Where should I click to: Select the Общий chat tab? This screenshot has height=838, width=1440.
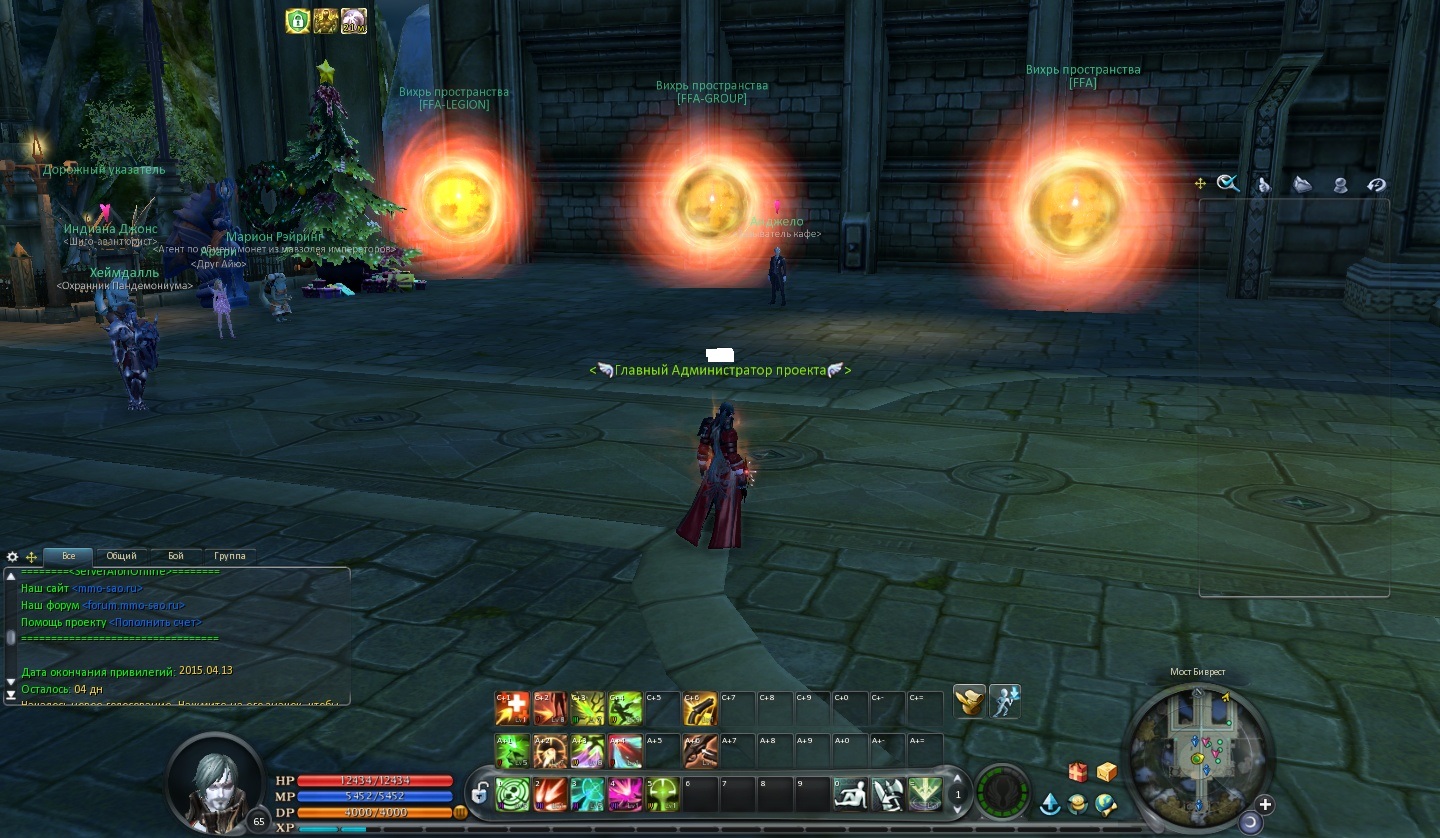[122, 556]
